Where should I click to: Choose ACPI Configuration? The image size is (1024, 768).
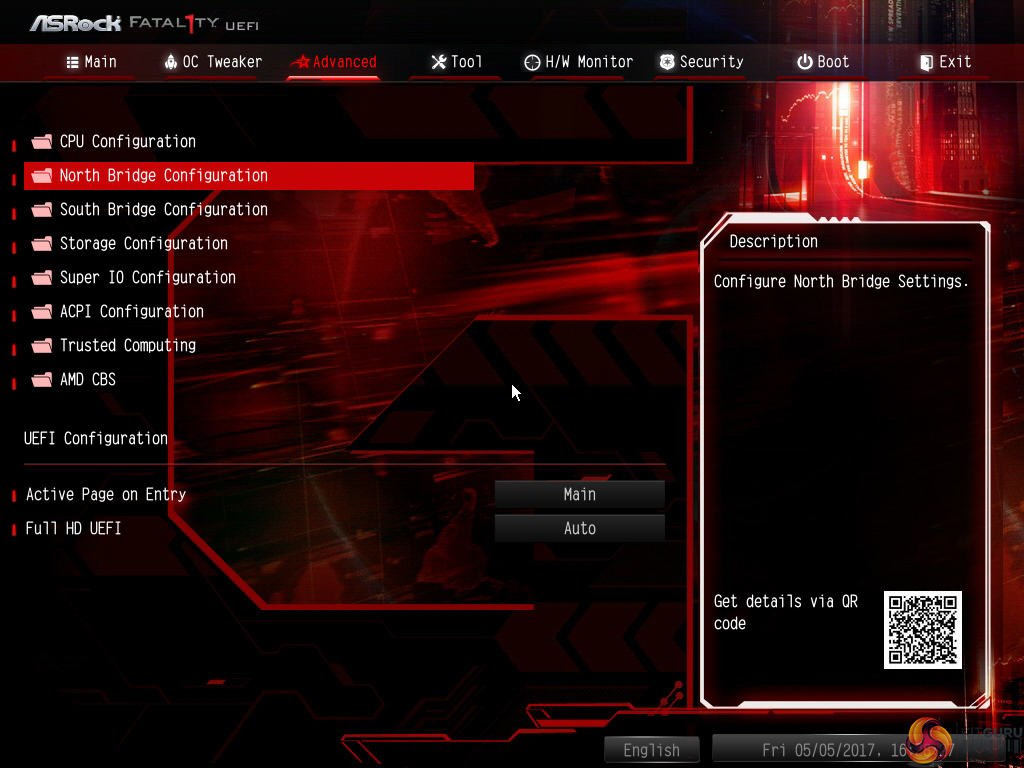coord(131,312)
